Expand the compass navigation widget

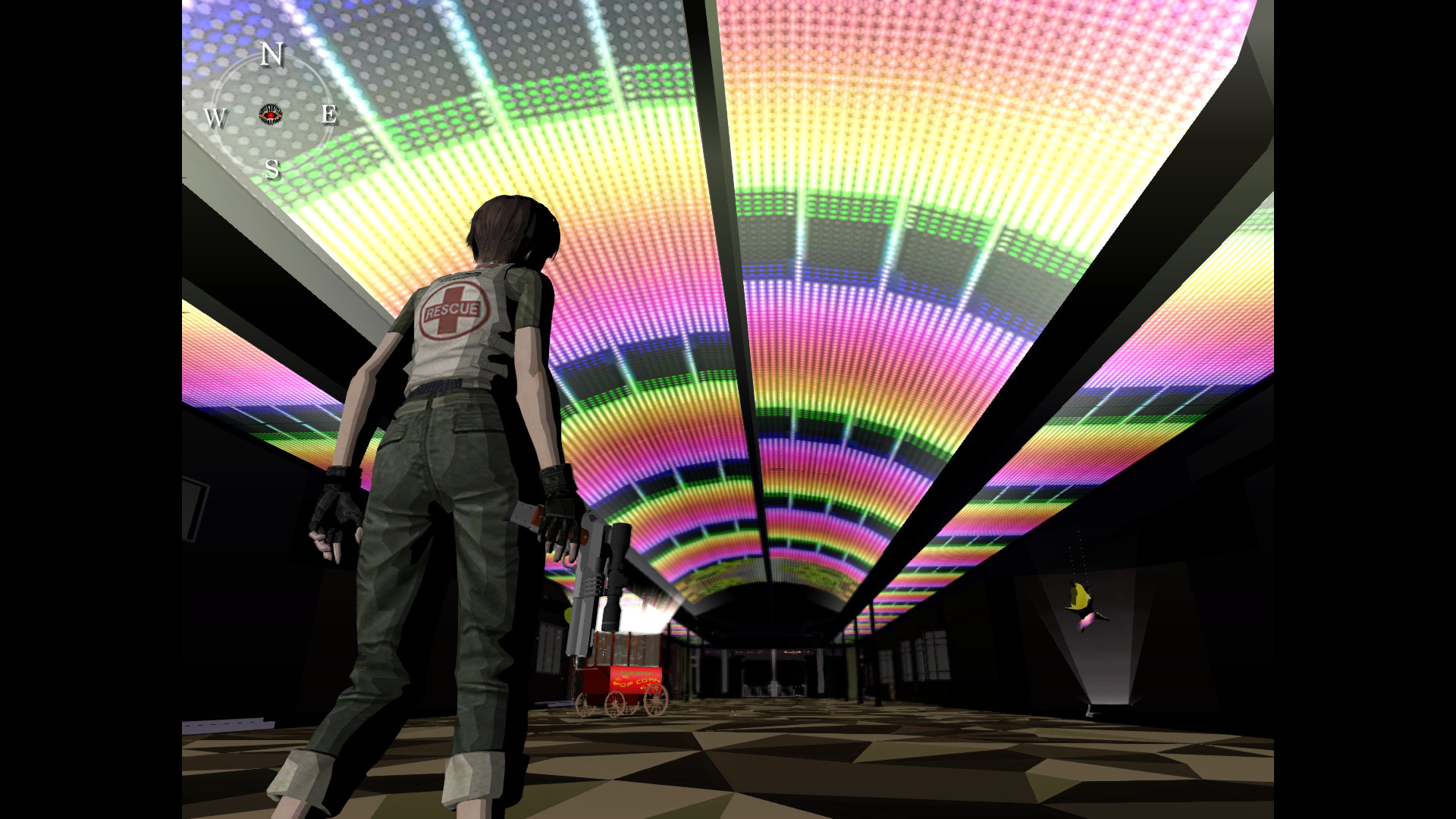(x=273, y=114)
